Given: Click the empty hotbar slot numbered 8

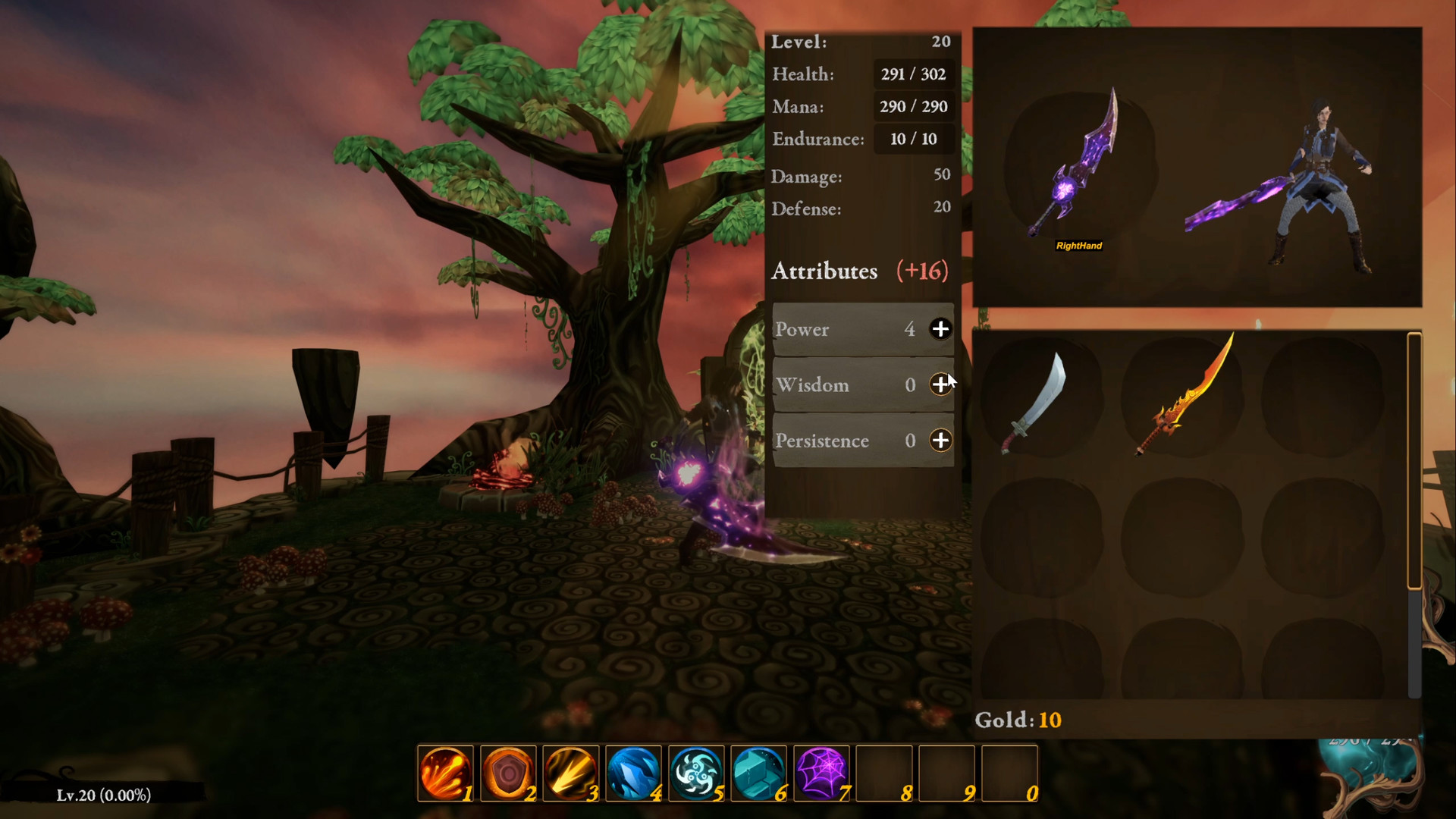Looking at the screenshot, I should (x=886, y=773).
